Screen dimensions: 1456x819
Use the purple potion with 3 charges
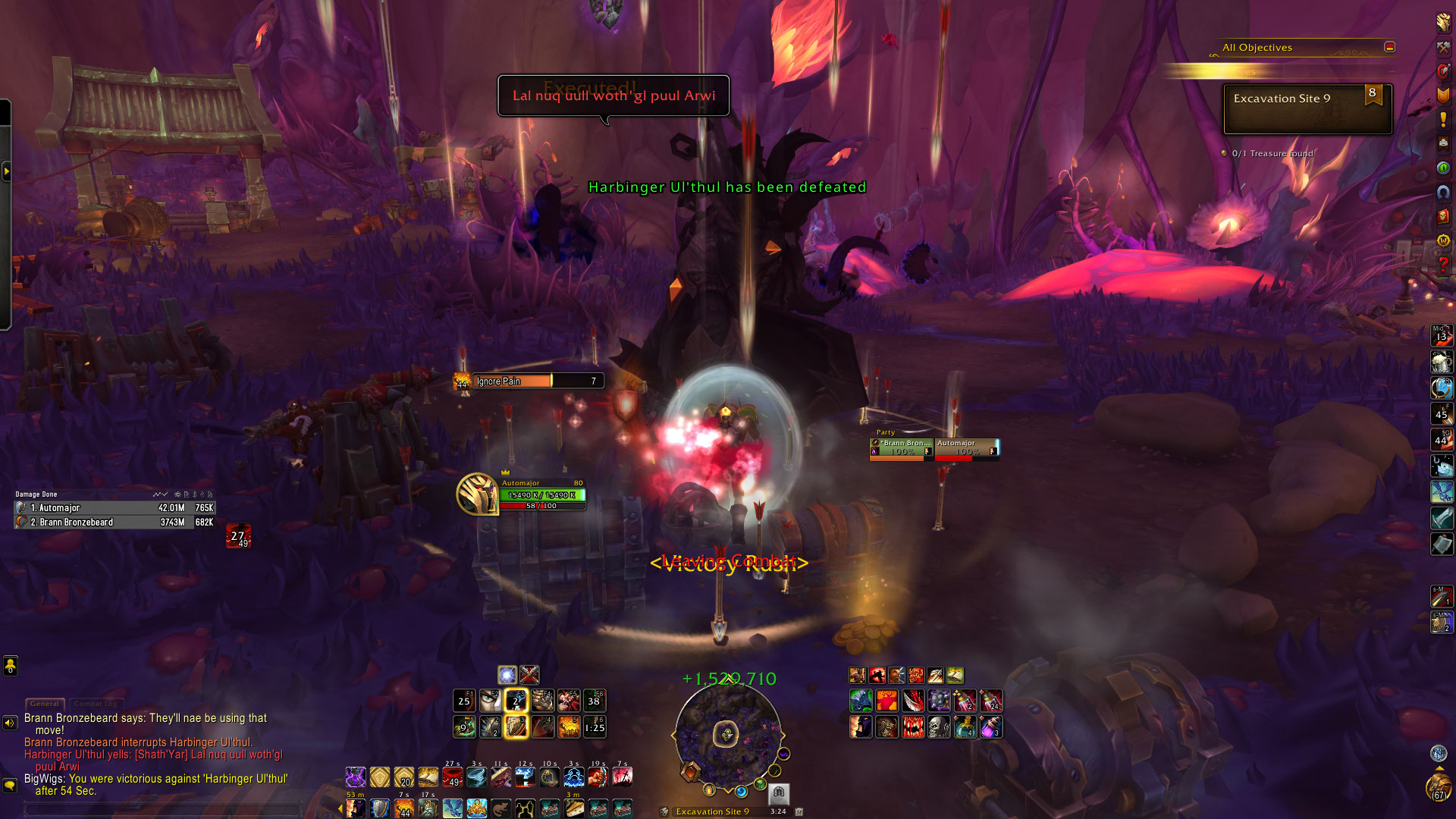point(990,727)
